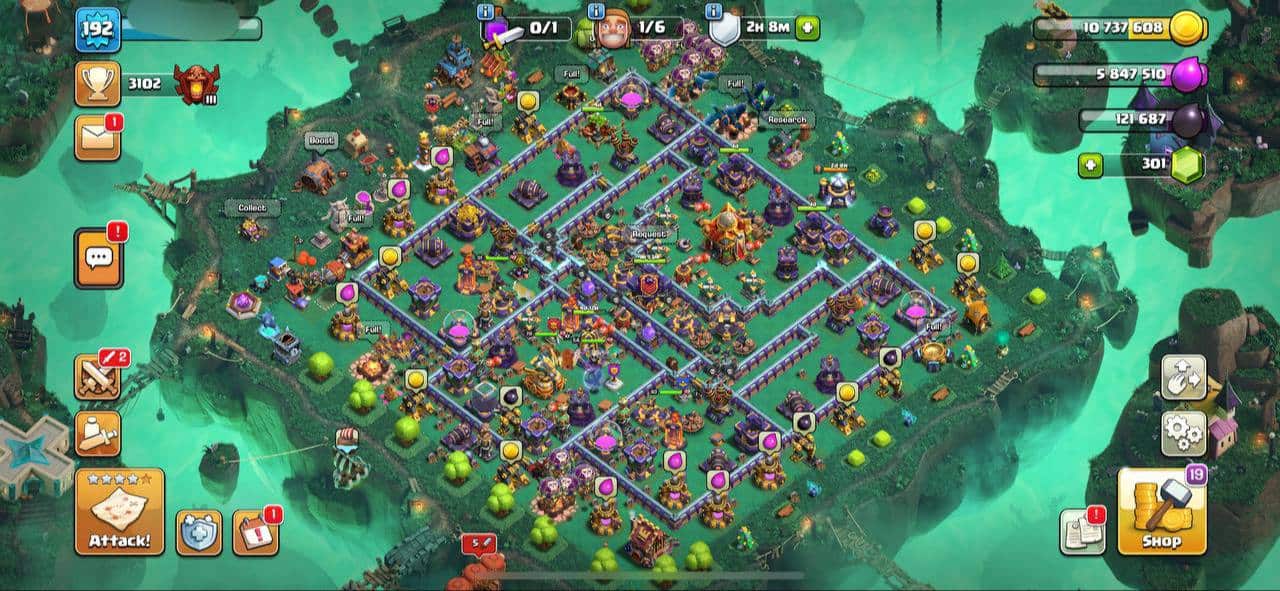Open the settings gears menu

pos(1183,433)
